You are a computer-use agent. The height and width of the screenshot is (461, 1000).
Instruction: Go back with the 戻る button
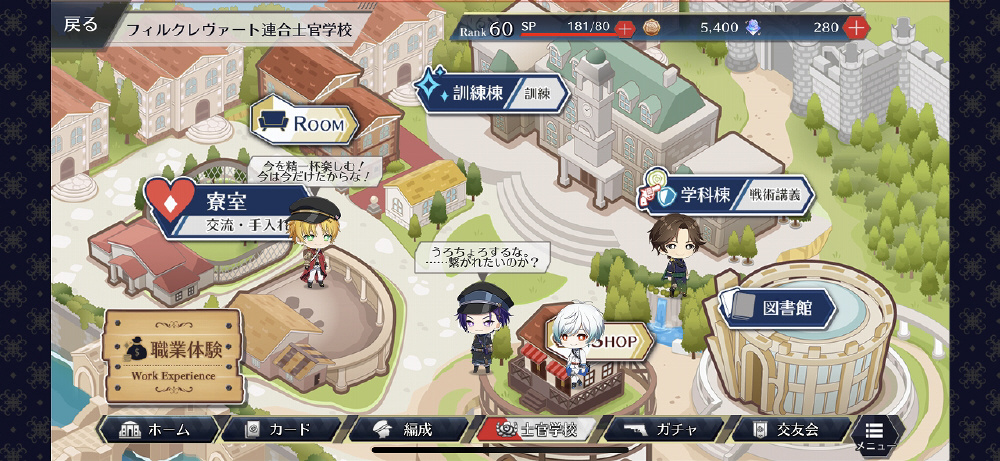tap(82, 25)
